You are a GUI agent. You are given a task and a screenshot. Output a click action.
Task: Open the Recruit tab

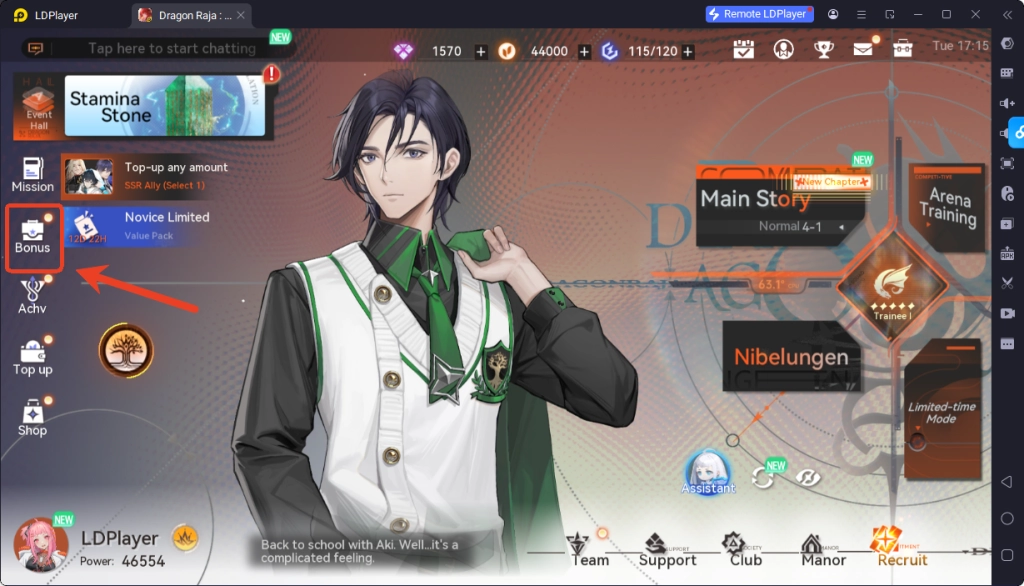pyautogui.click(x=901, y=548)
